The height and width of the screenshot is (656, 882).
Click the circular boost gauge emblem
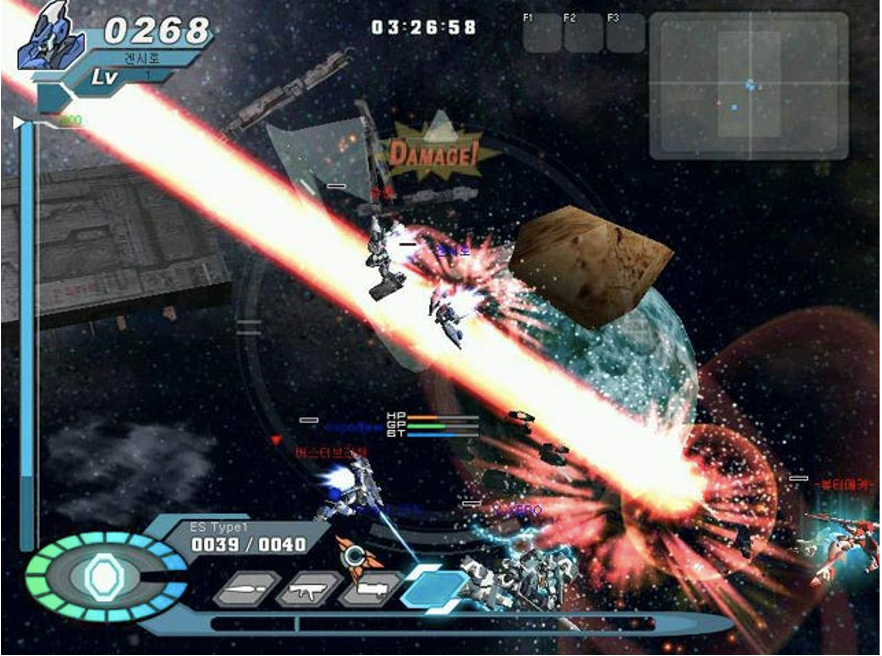(x=102, y=578)
